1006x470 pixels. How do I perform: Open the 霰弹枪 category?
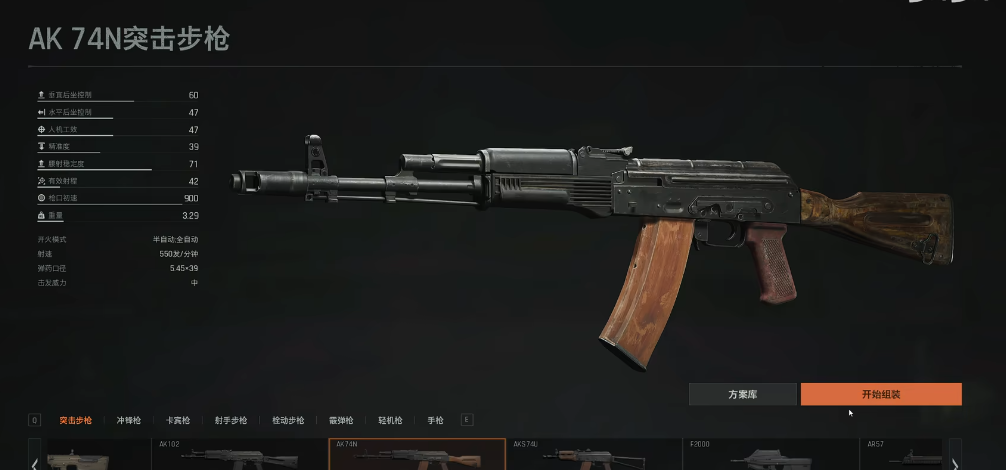coord(341,421)
